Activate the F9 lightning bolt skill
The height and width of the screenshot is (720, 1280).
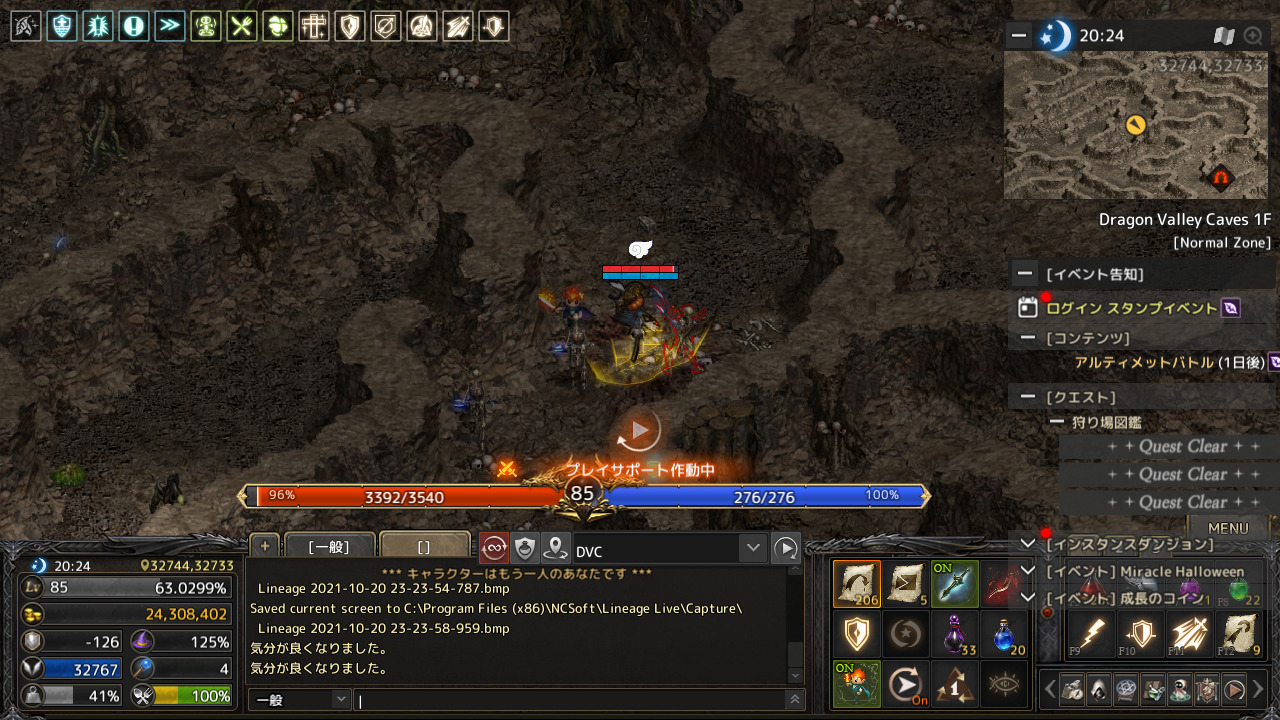(1091, 635)
